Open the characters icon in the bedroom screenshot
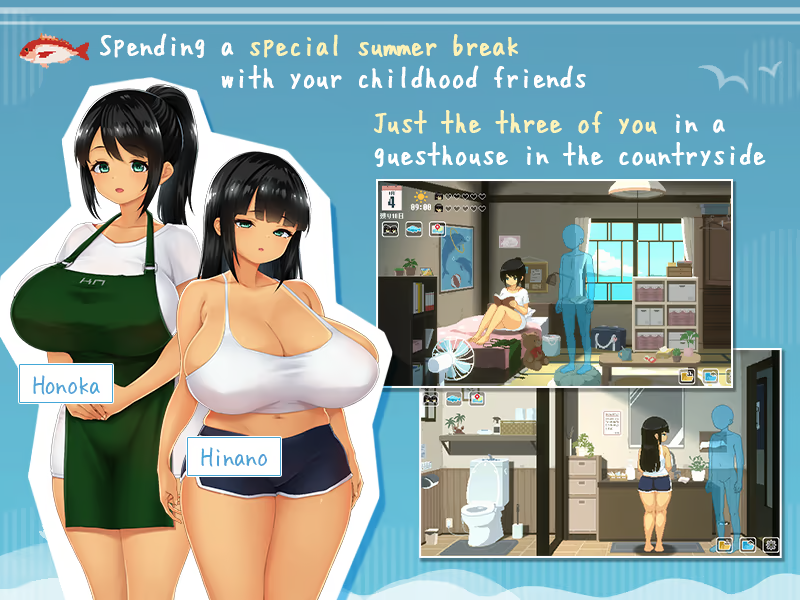The height and width of the screenshot is (600, 800). (x=389, y=229)
